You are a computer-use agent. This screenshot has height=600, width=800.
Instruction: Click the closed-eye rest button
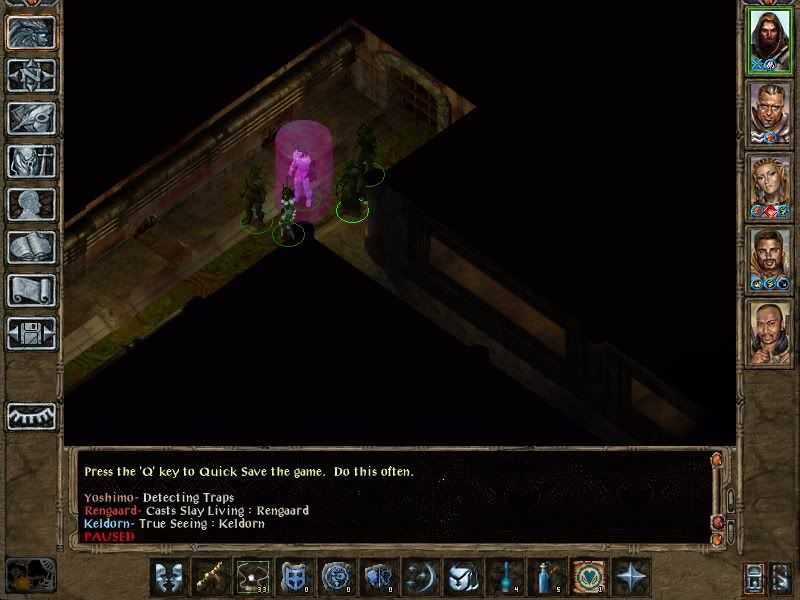pos(31,416)
